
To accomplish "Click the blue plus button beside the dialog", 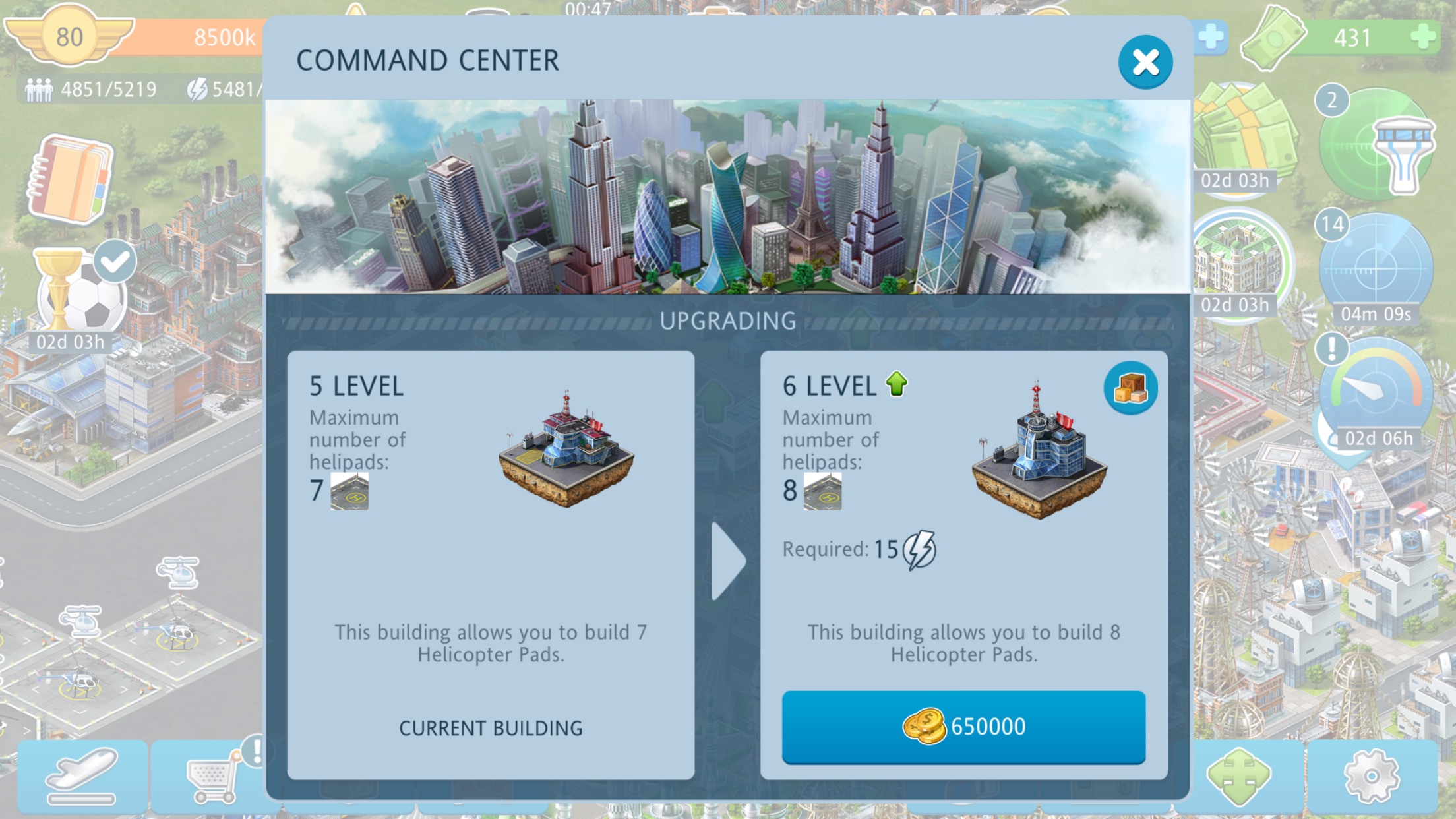I will [x=1211, y=37].
